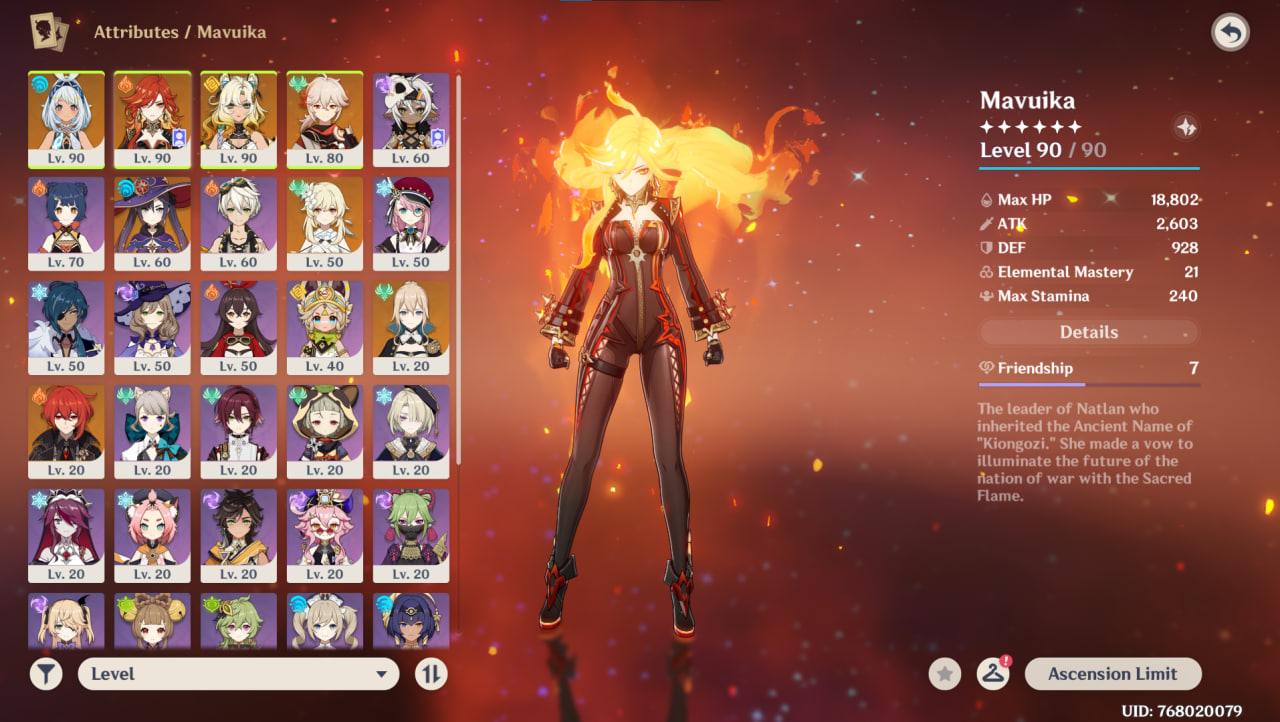Viewport: 1280px width, 722px height.
Task: Choose pink-haired Diona with cat ears
Action: (x=152, y=534)
